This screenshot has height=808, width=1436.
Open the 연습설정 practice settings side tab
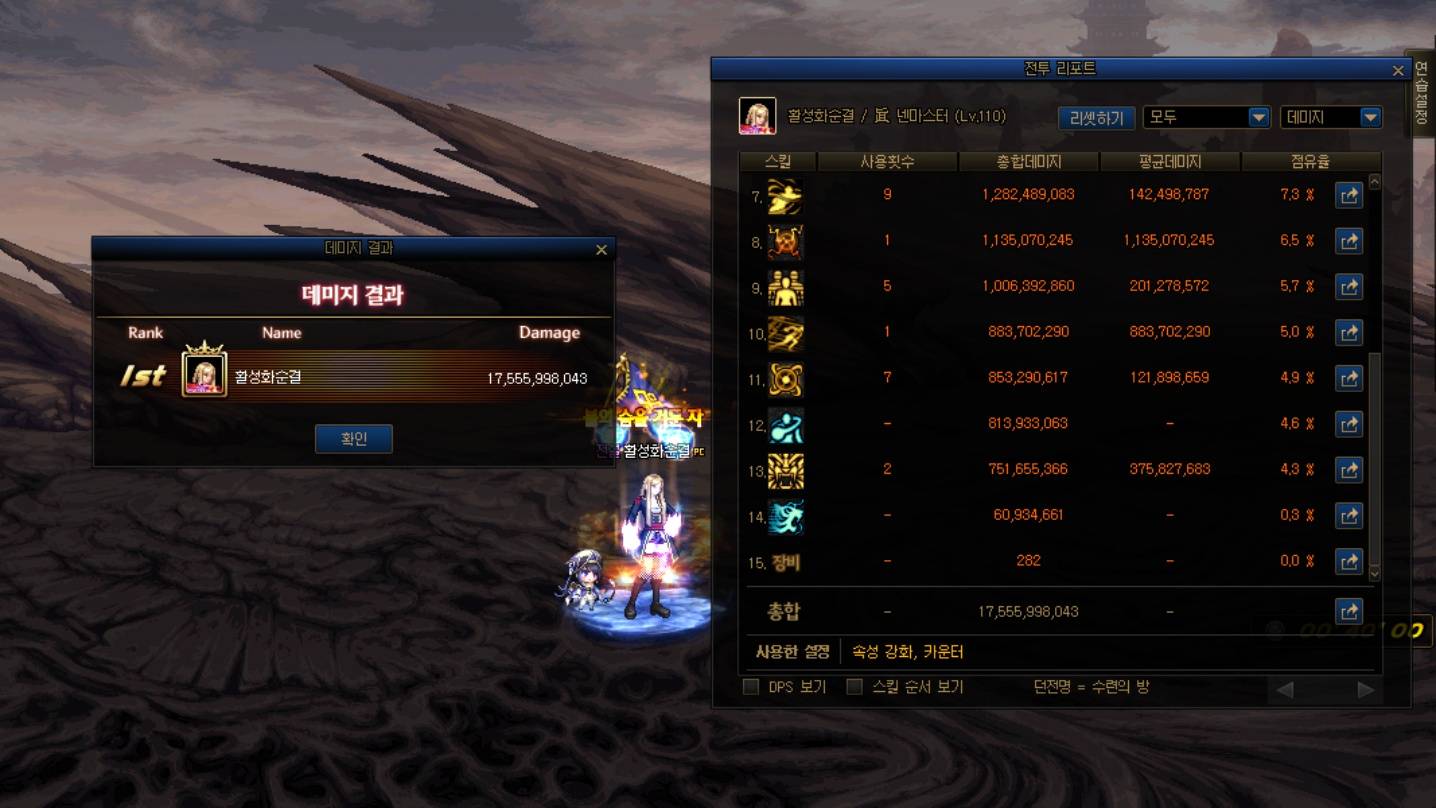coord(1421,95)
